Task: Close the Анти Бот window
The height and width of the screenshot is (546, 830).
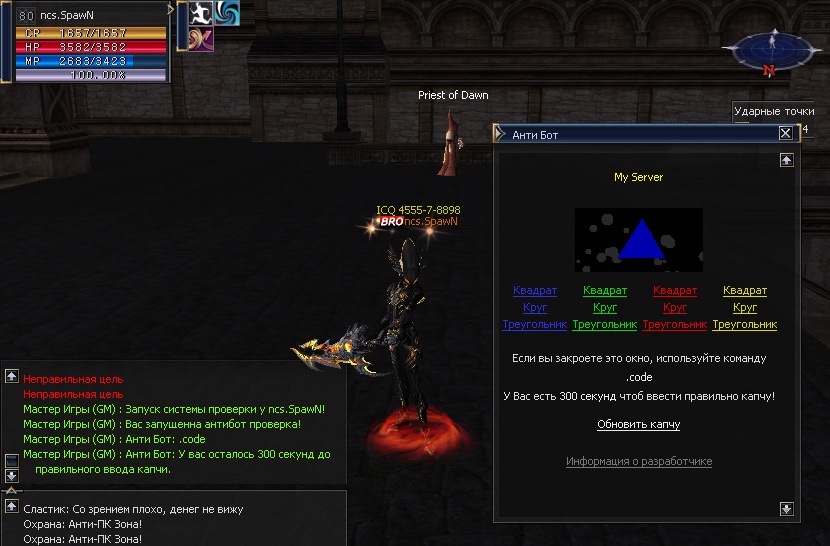Action: pyautogui.click(x=785, y=134)
